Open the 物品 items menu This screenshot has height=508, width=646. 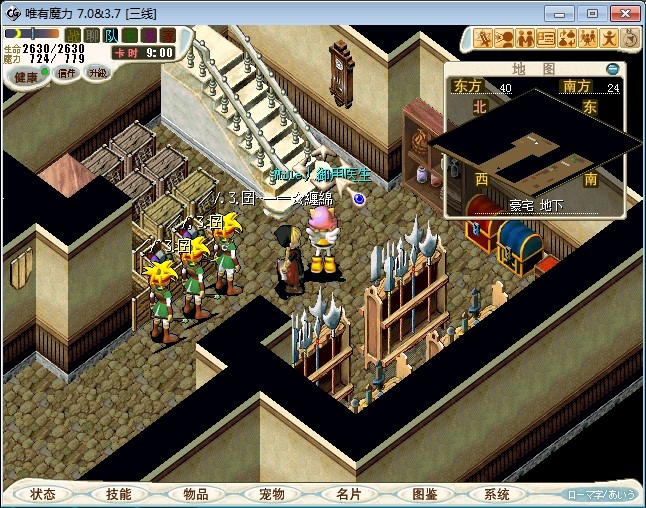(x=195, y=494)
